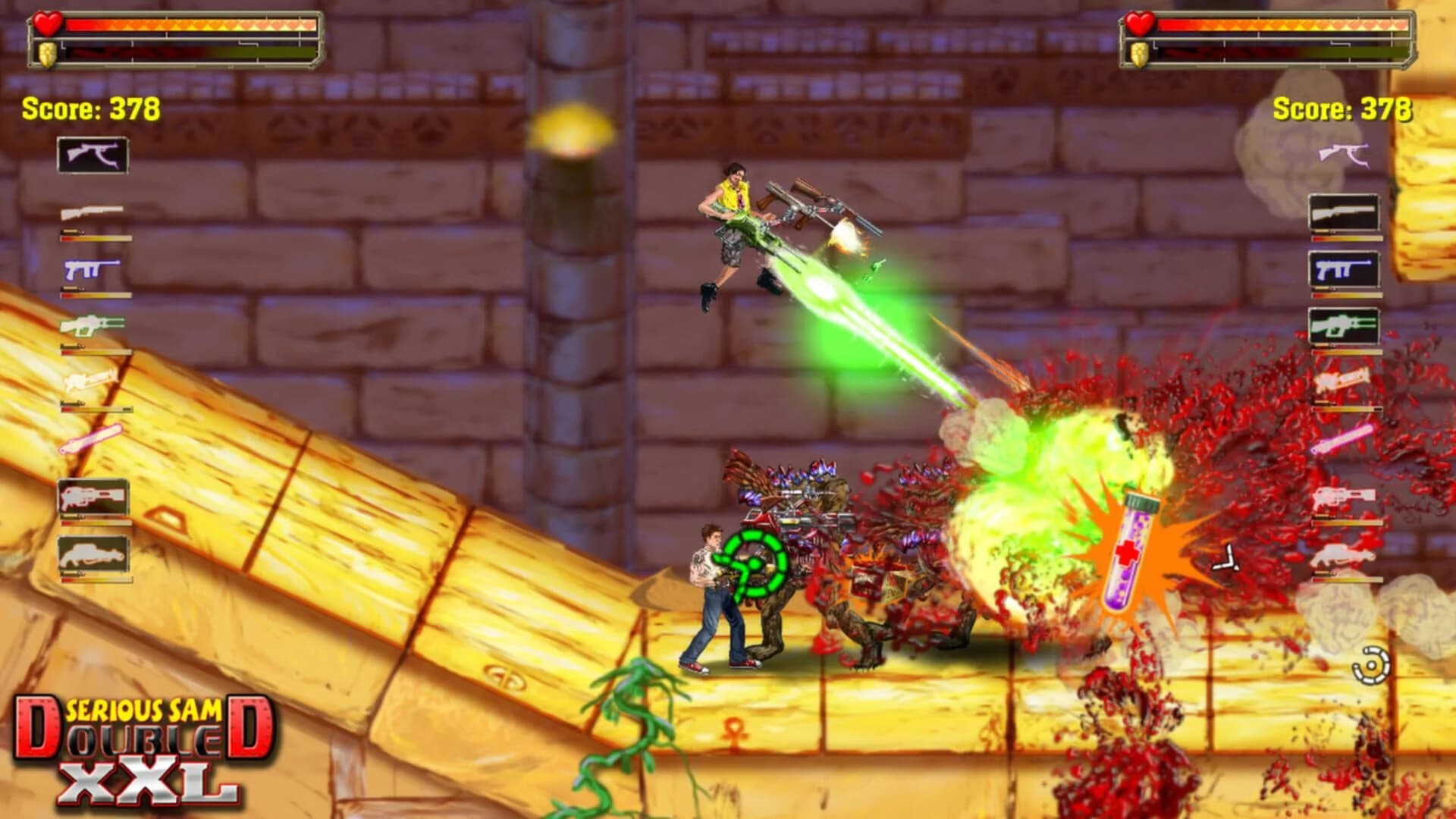This screenshot has width=1456, height=819.
Task: Select the green rifle icon on the right side
Action: (x=1344, y=325)
